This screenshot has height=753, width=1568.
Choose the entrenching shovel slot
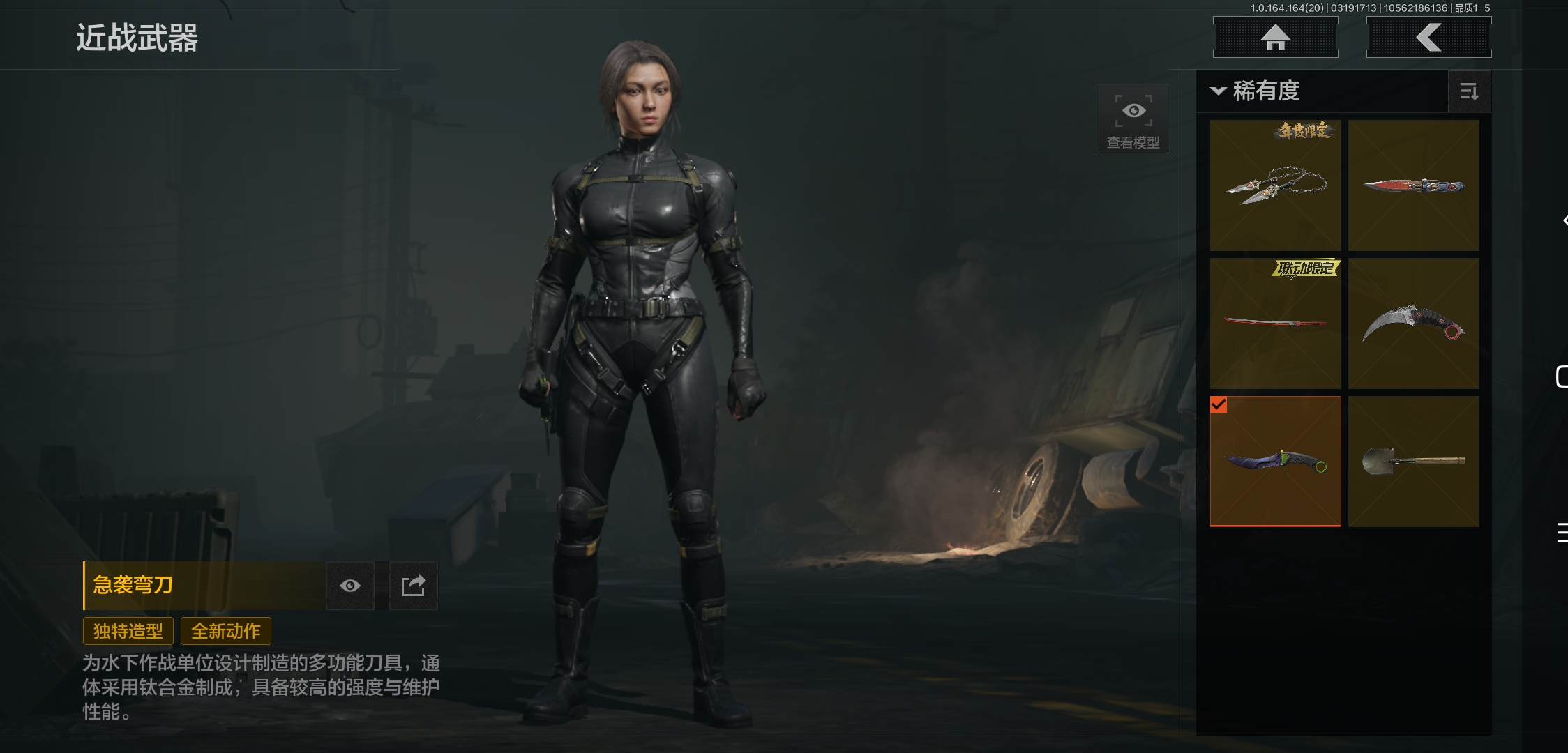1413,462
